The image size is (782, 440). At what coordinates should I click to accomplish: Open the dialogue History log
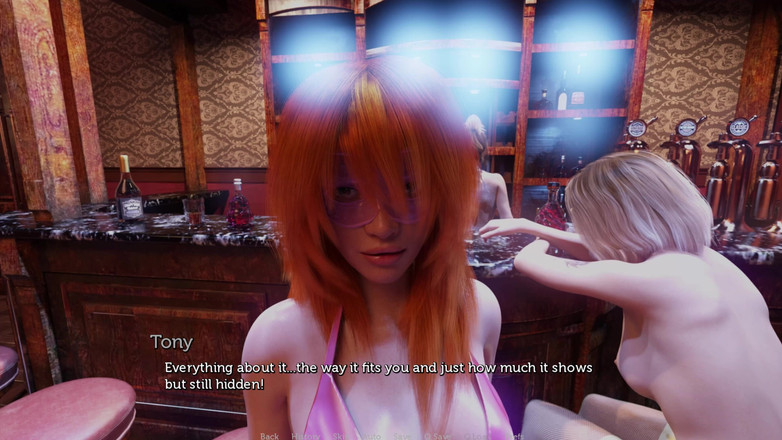[x=305, y=436]
